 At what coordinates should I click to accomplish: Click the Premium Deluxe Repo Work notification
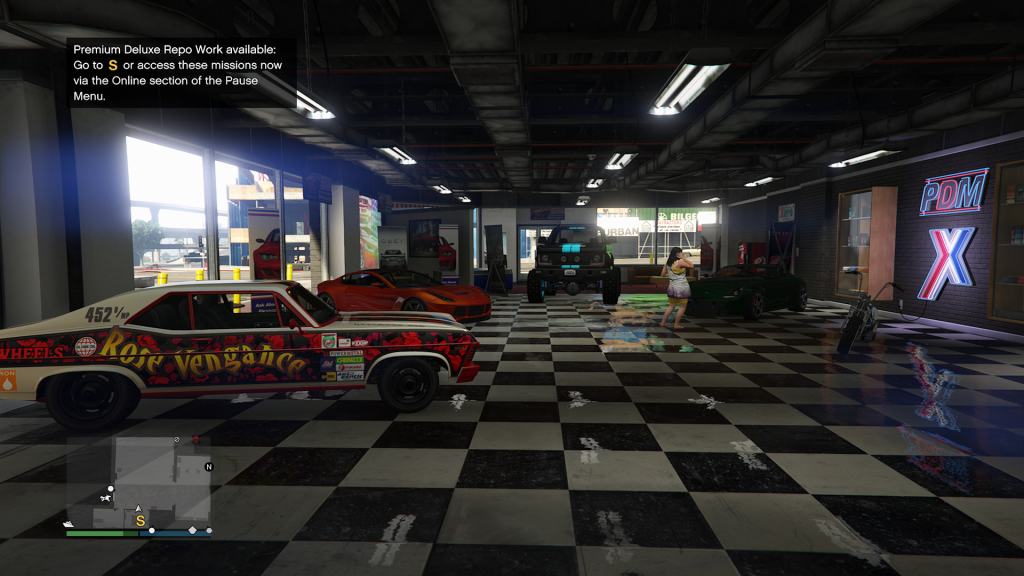coord(181,72)
